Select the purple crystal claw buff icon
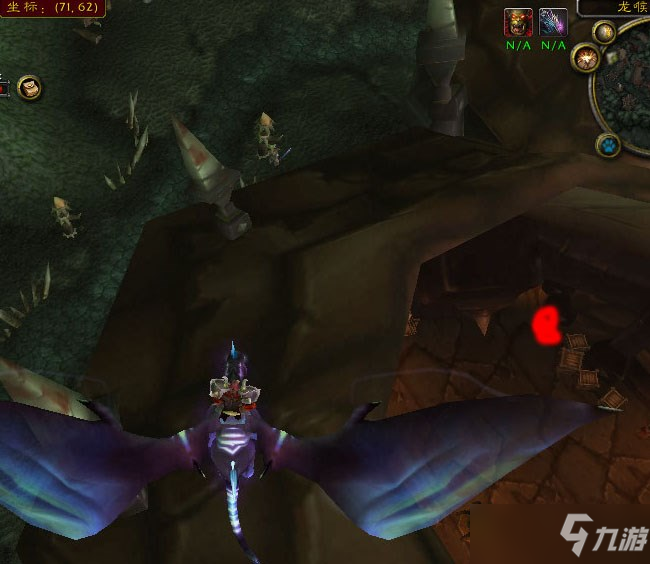This screenshot has height=564, width=650. pyautogui.click(x=552, y=22)
